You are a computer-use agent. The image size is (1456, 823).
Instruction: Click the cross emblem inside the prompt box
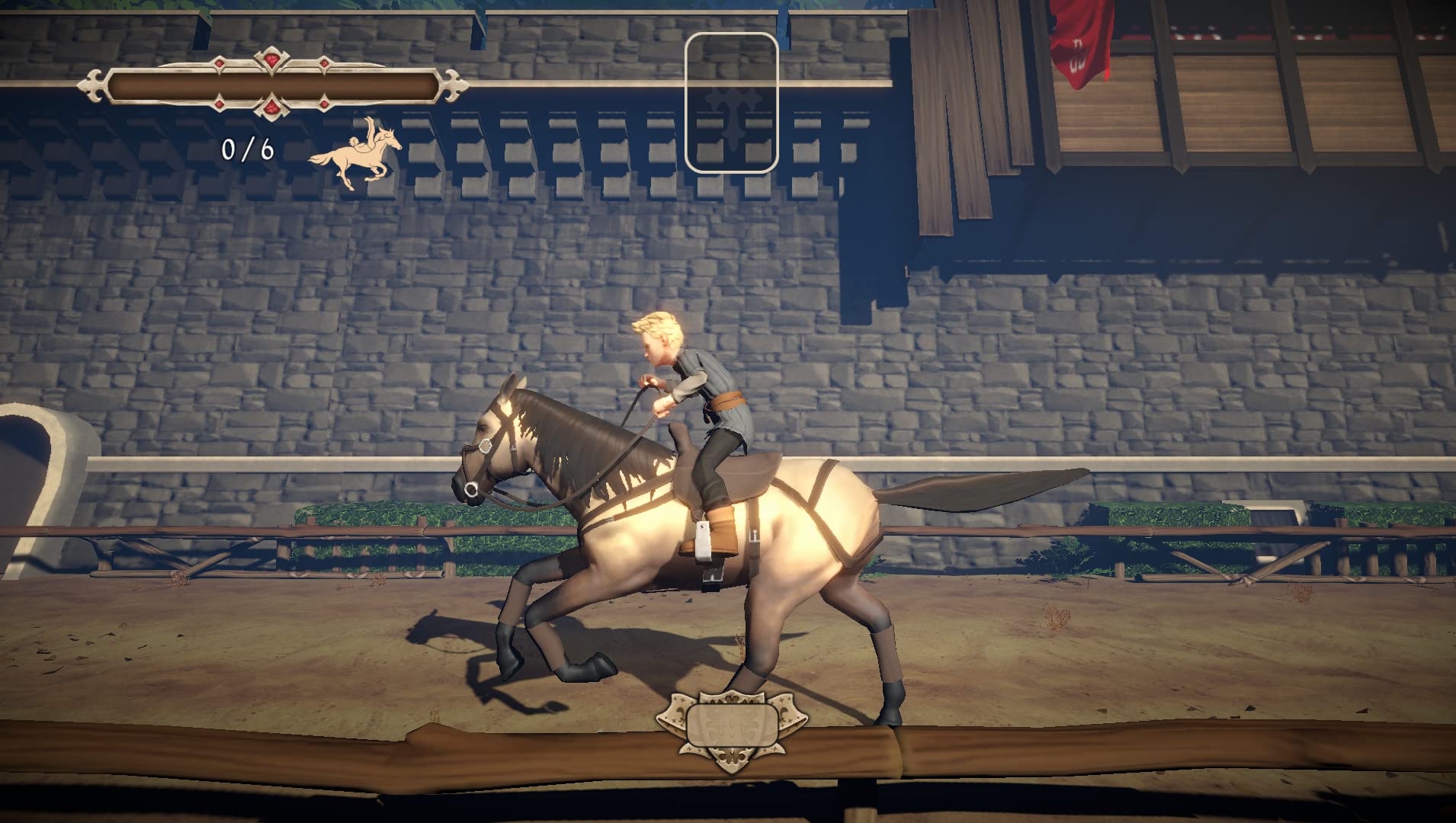tap(733, 116)
